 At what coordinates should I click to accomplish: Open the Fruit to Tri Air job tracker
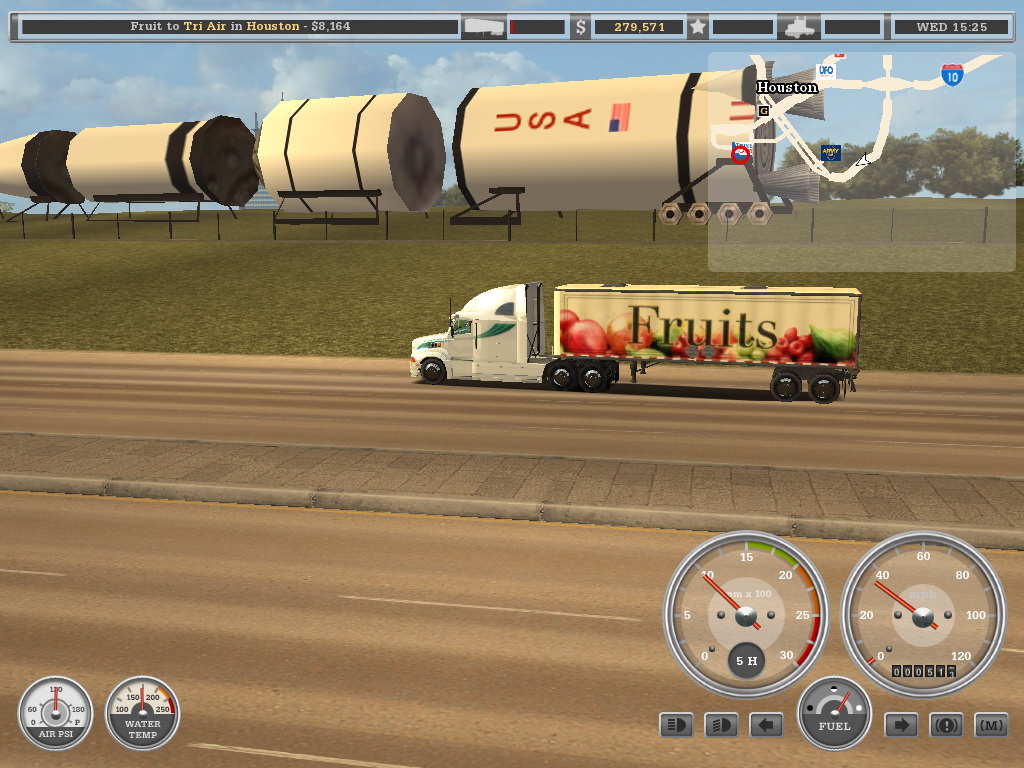(240, 27)
